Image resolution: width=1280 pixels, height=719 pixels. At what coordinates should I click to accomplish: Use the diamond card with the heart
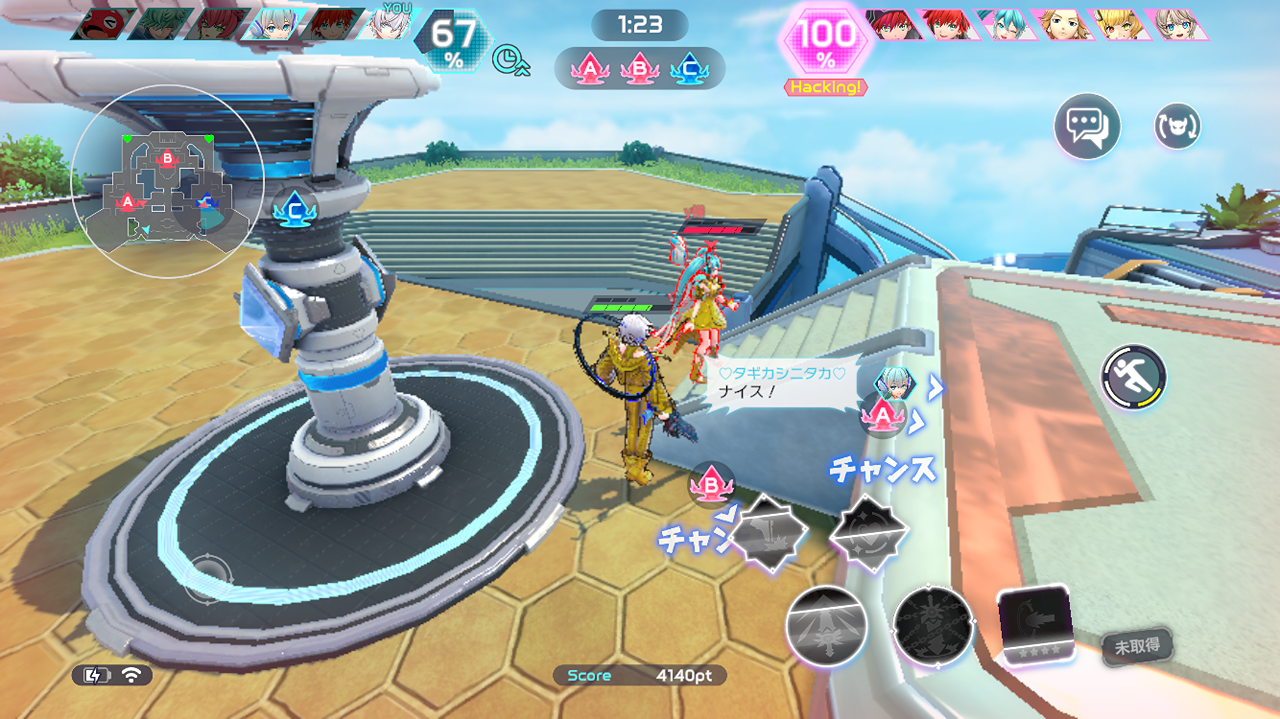click(868, 532)
